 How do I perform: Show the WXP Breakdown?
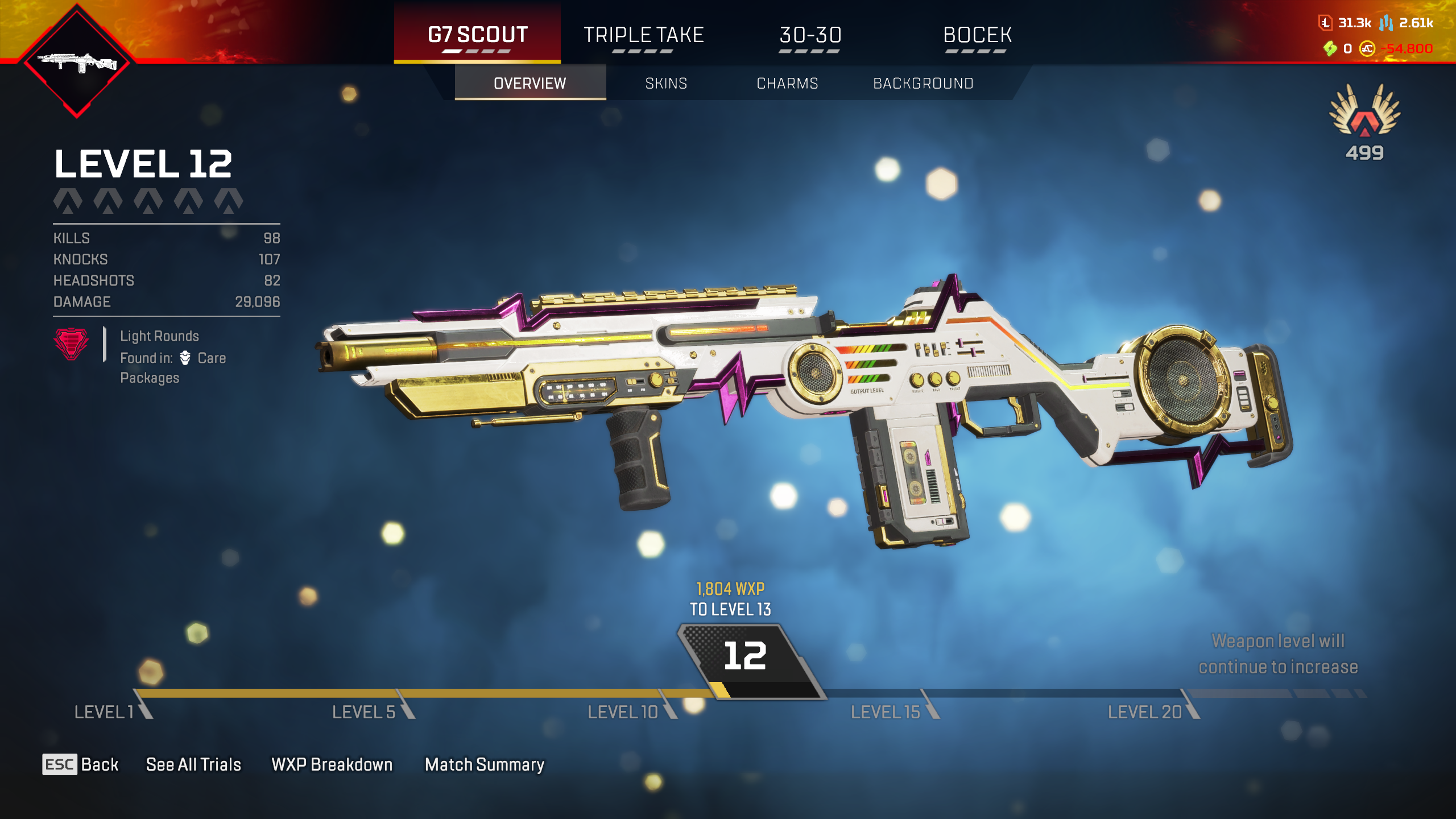pos(332,764)
